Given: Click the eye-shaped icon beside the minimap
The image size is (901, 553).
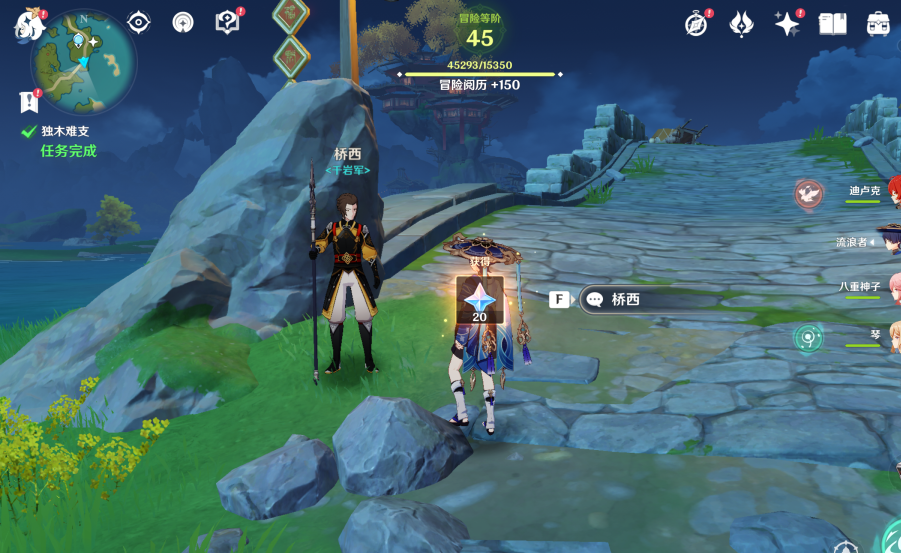Looking at the screenshot, I should [x=138, y=22].
